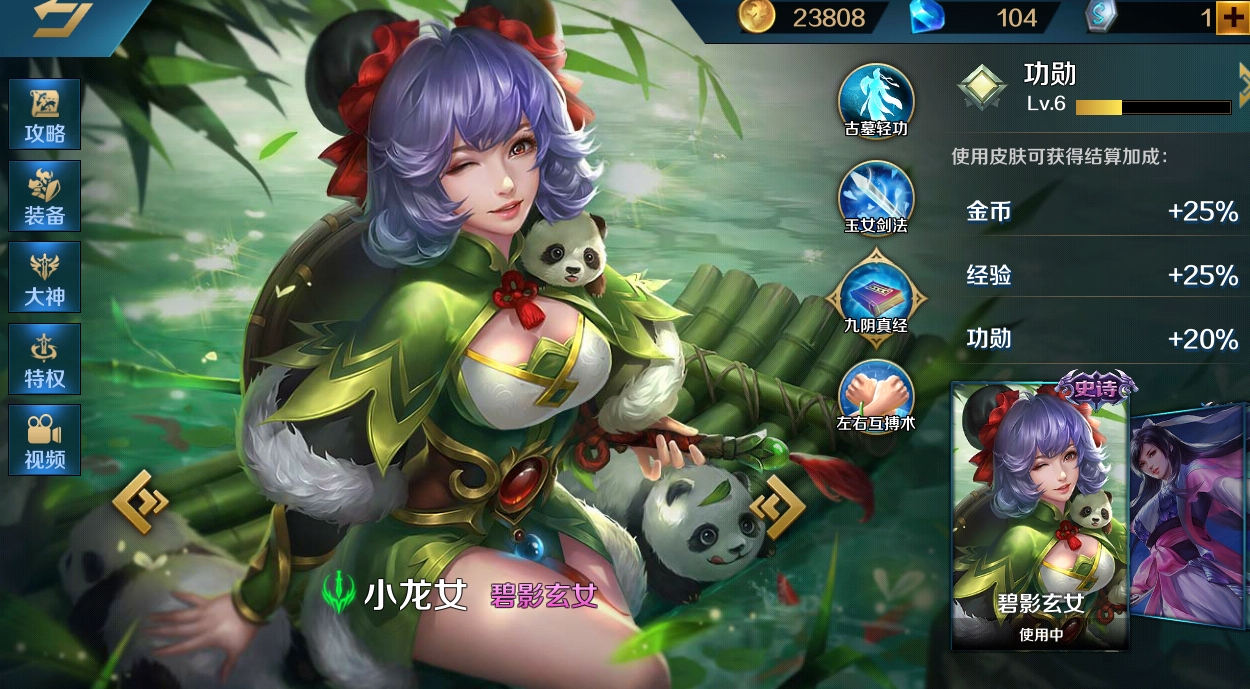Open the 攻略 strategy guide
Viewport: 1250px width, 689px height.
[x=45, y=115]
